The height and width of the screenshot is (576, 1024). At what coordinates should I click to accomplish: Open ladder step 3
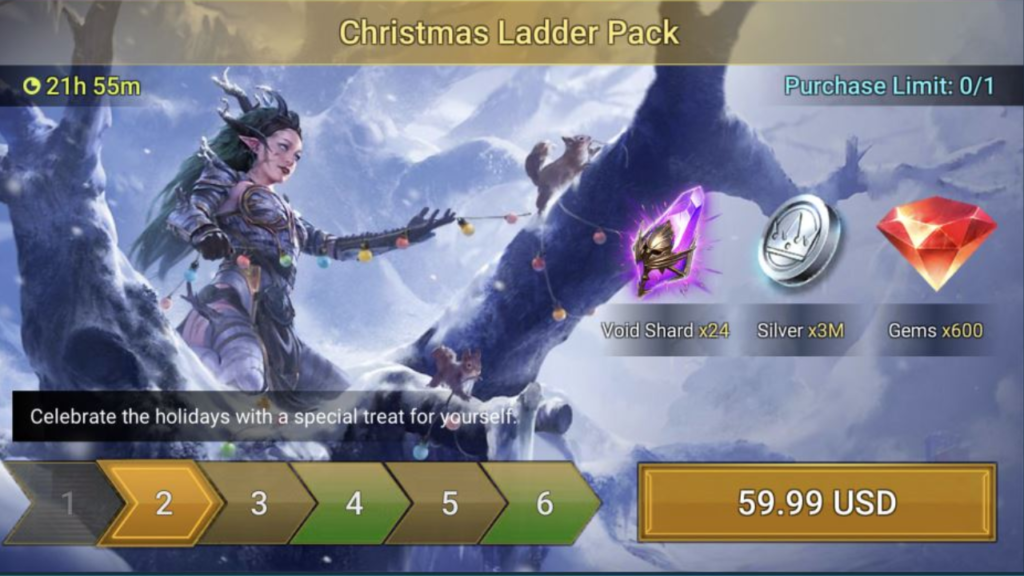click(258, 502)
